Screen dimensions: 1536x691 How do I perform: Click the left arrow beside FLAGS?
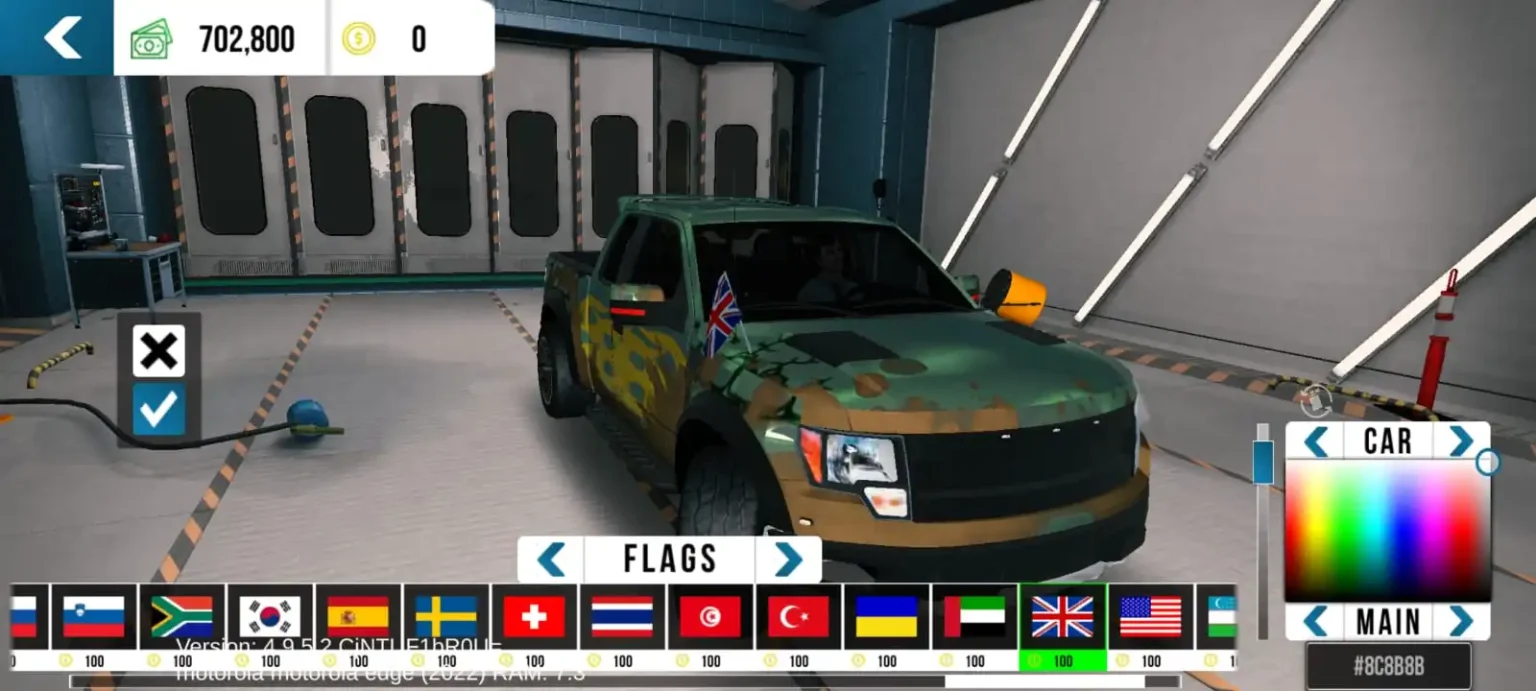[x=551, y=559]
